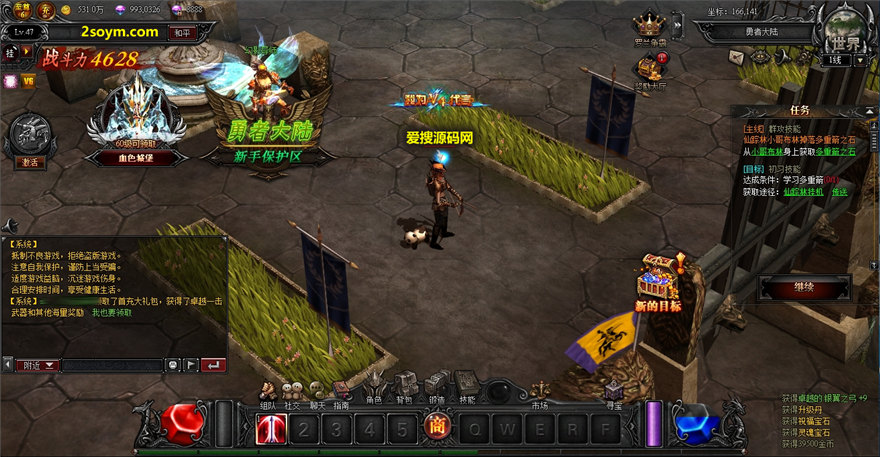
Task: Click the 激活 activate button
Action: (x=28, y=161)
